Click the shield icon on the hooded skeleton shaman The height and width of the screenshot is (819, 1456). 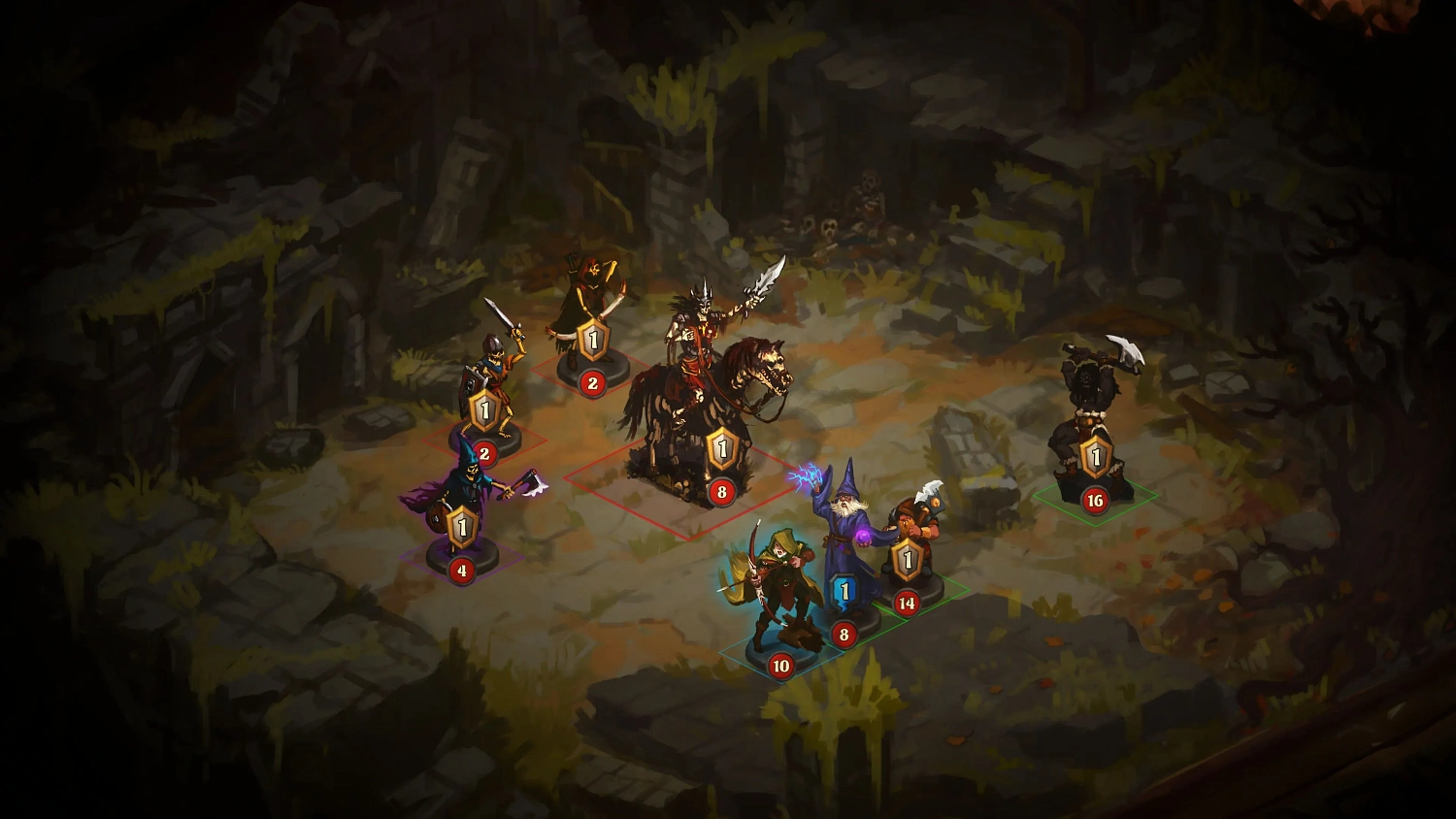[x=462, y=524]
